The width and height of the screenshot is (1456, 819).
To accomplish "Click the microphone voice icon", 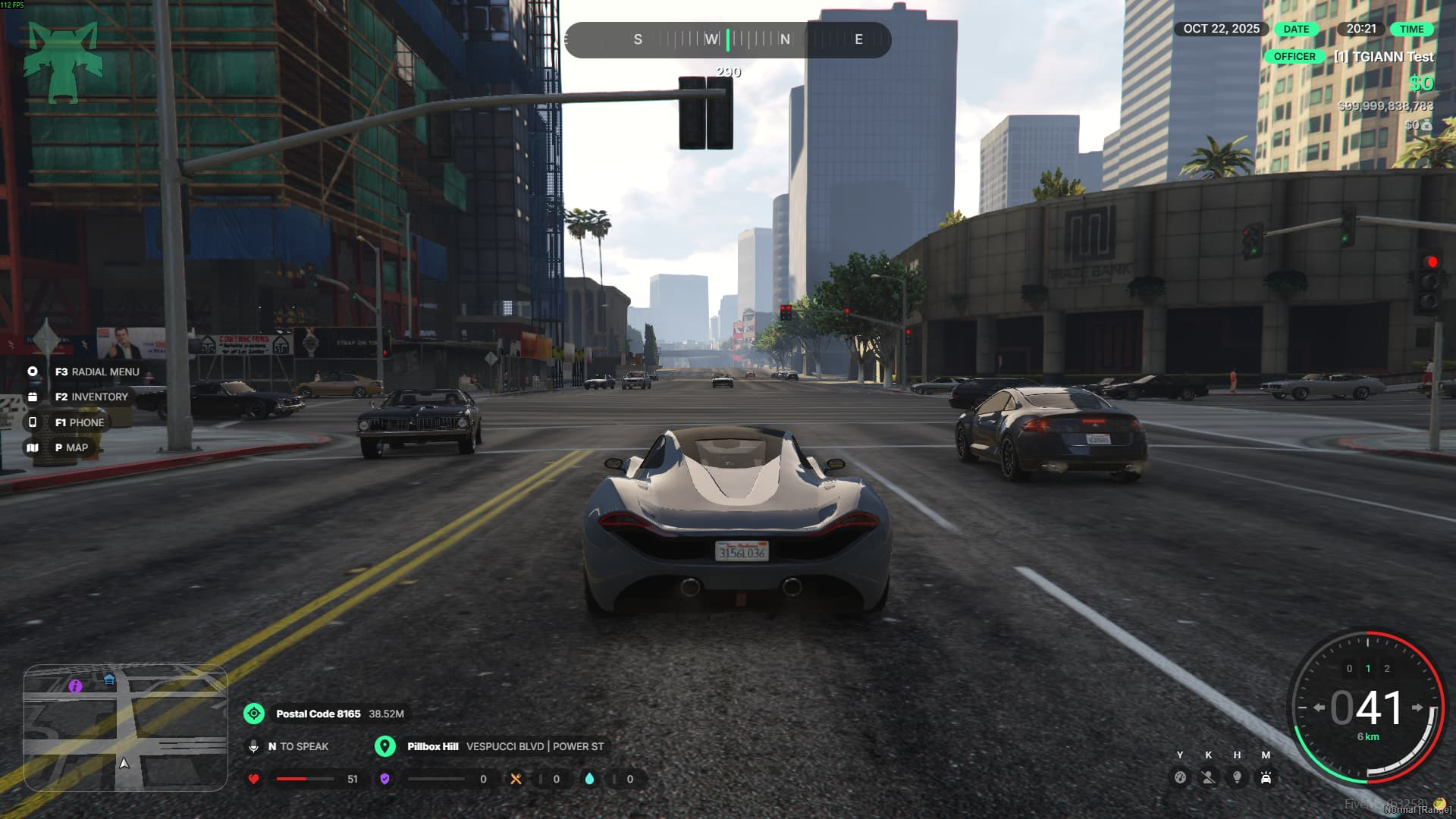I will tap(254, 746).
